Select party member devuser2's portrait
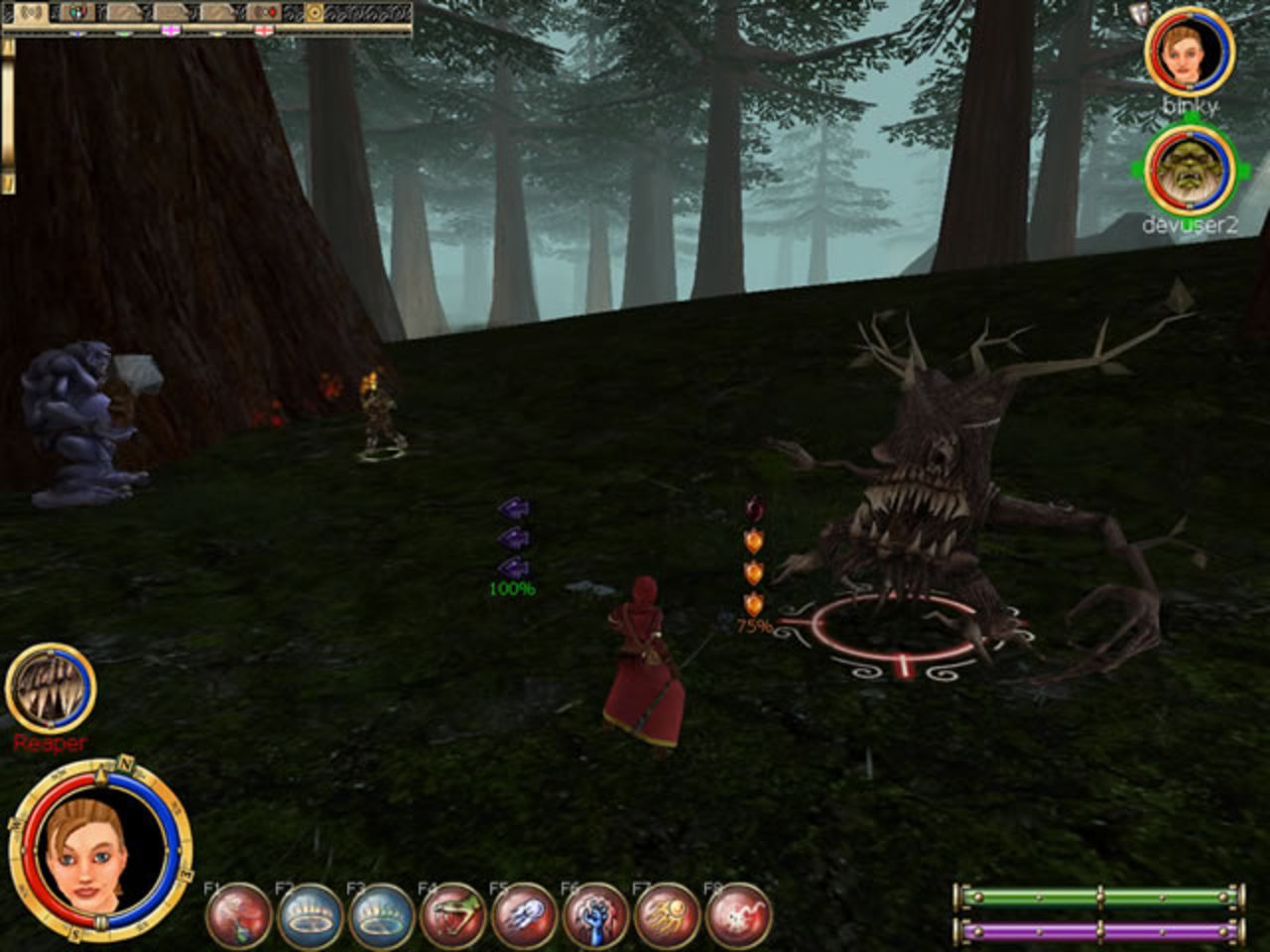 tap(1190, 170)
